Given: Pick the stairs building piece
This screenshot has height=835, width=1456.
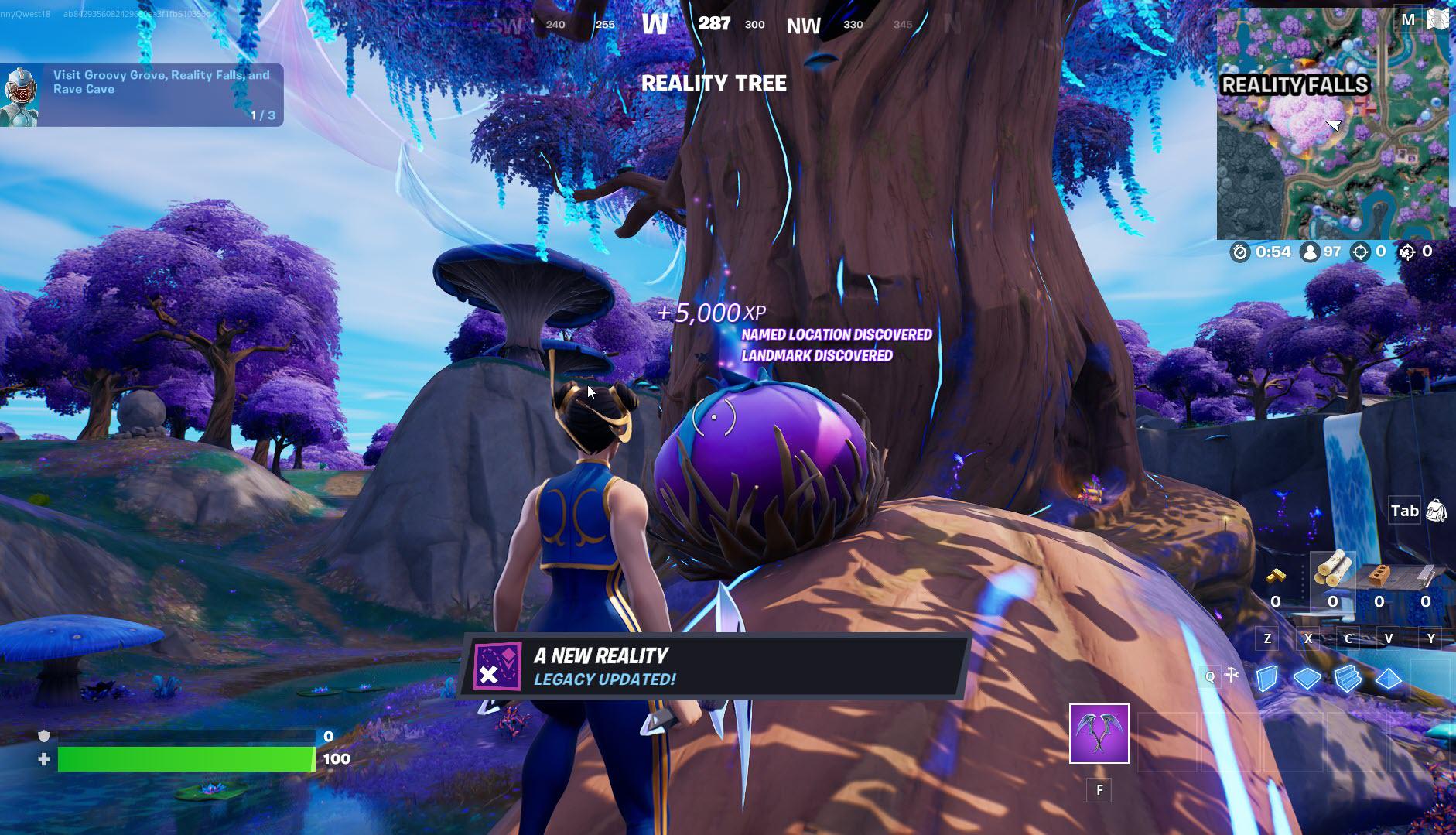Looking at the screenshot, I should [1347, 678].
